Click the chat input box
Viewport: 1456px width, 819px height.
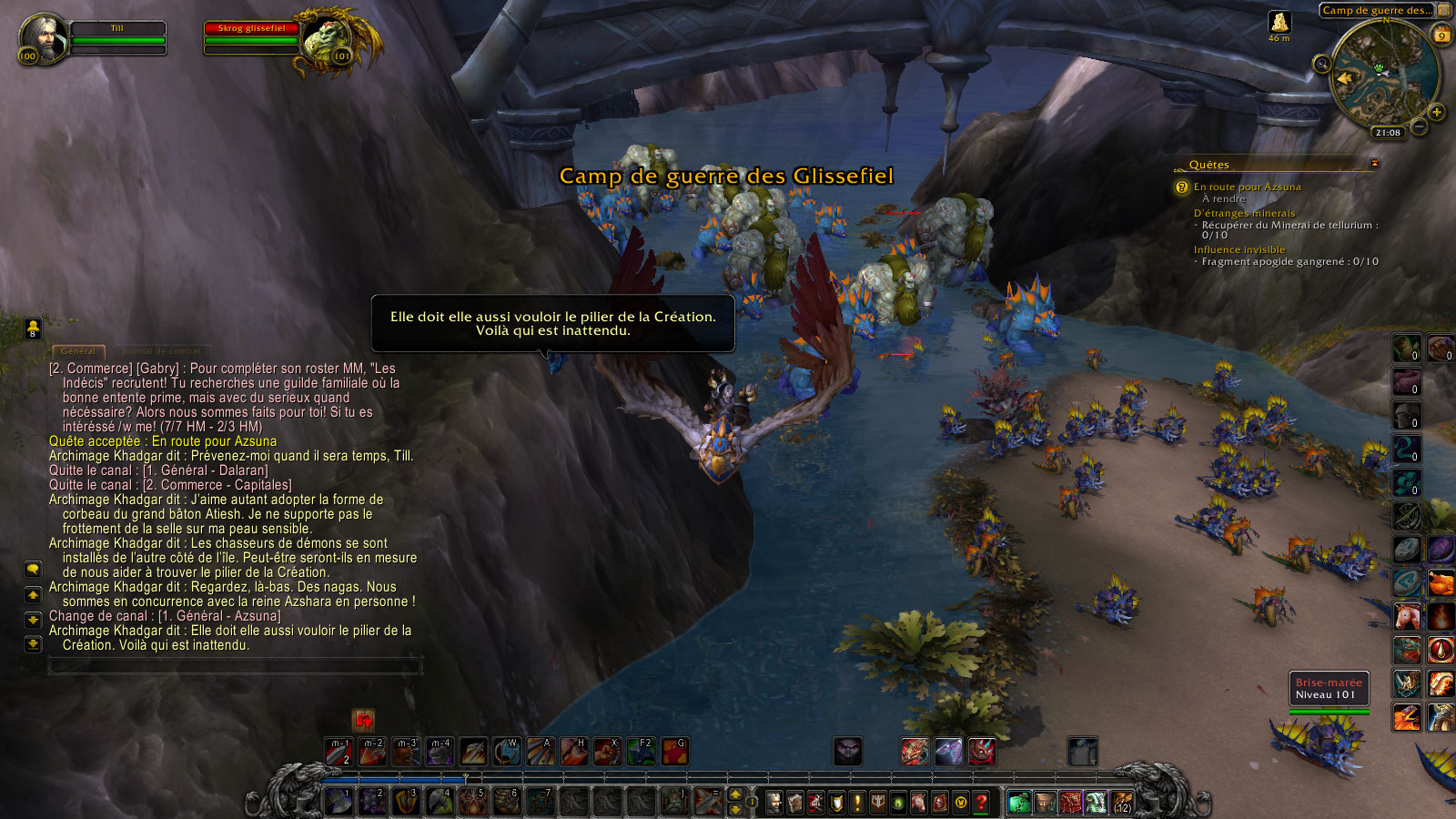click(x=234, y=666)
